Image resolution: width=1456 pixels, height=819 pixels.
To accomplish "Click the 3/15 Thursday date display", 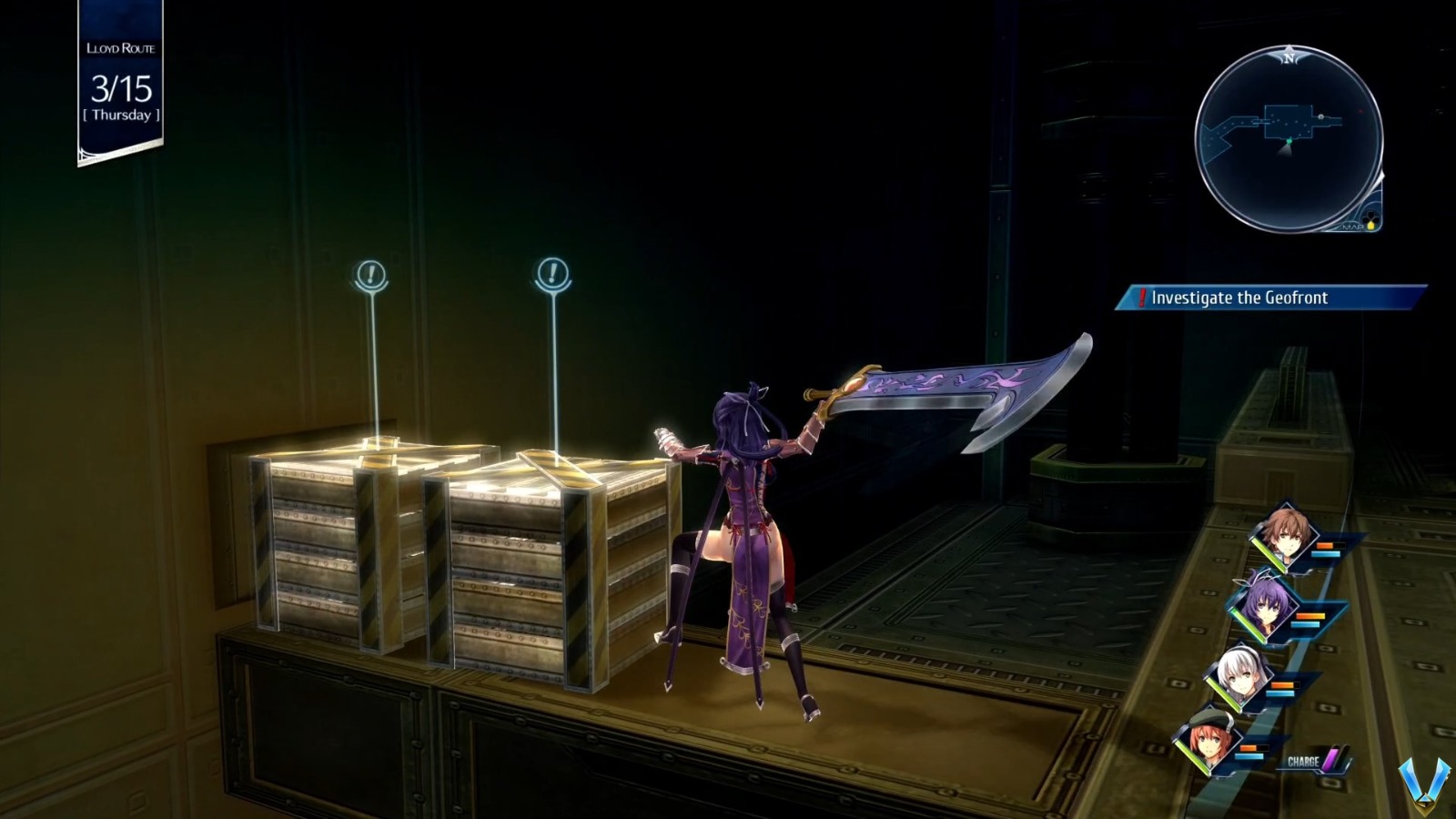I will click(x=119, y=96).
